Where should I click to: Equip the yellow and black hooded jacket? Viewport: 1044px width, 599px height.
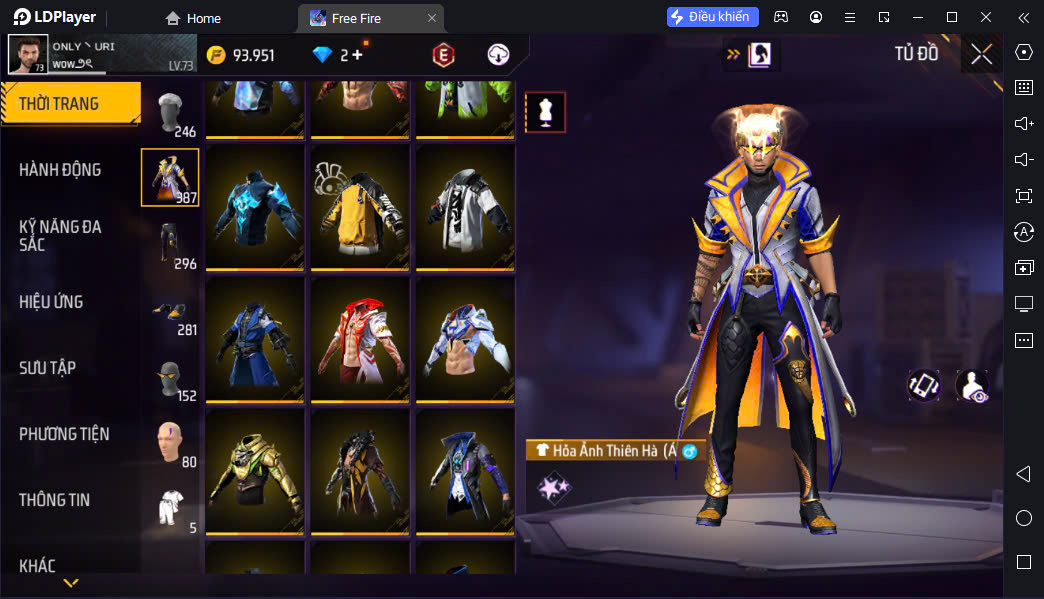(359, 206)
